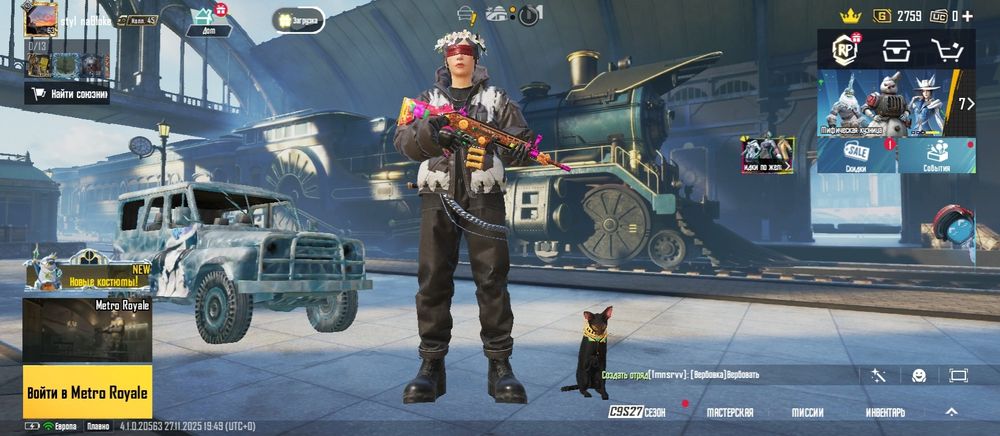Open the Sale (Скидки) tile
This screenshot has width=1000, height=436.
[857, 155]
